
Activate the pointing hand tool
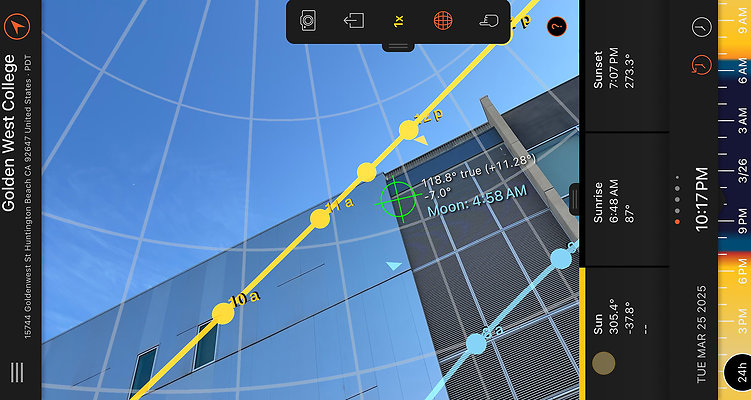(487, 20)
